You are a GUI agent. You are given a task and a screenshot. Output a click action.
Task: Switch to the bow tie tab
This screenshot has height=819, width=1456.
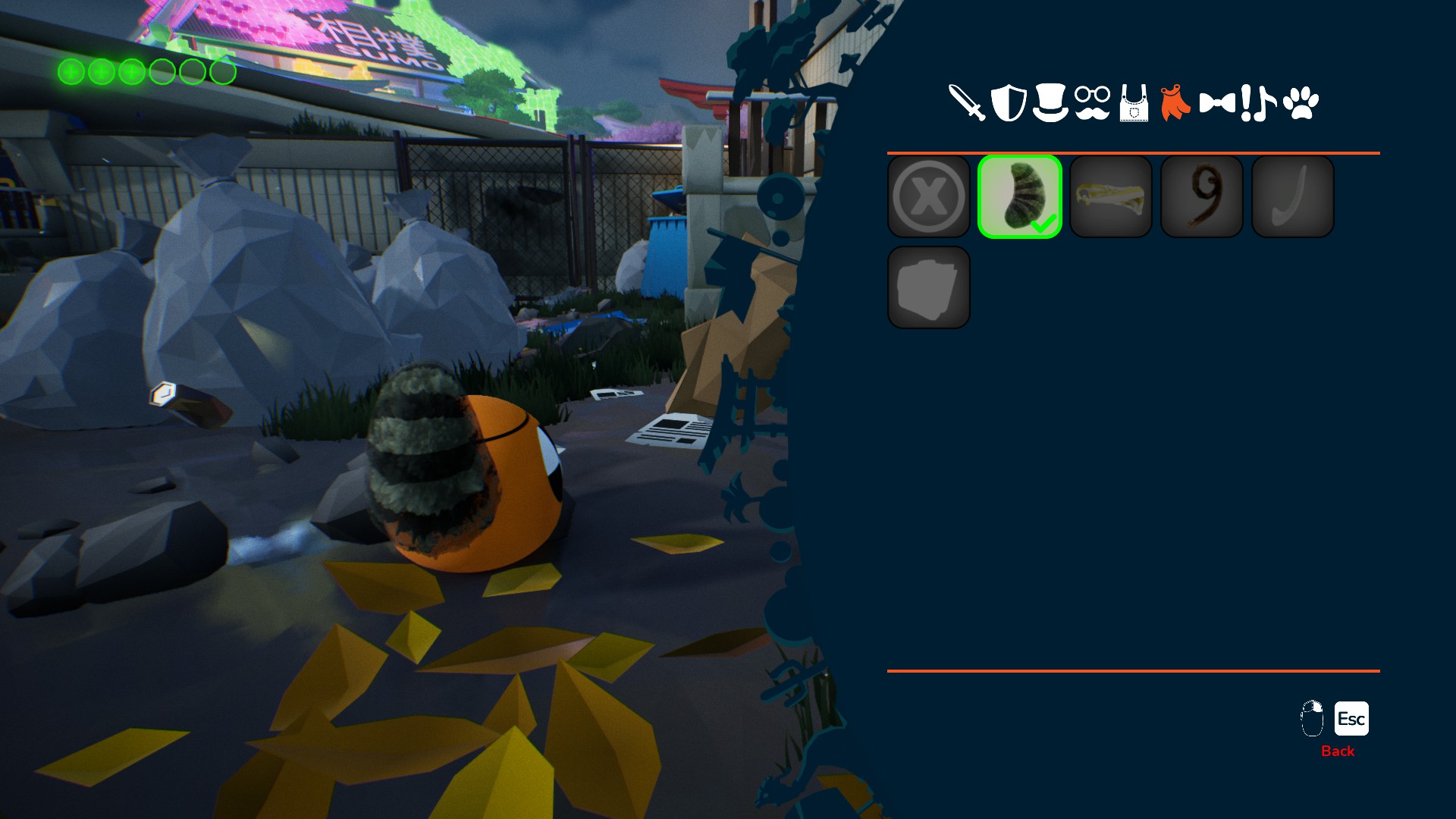[1216, 103]
